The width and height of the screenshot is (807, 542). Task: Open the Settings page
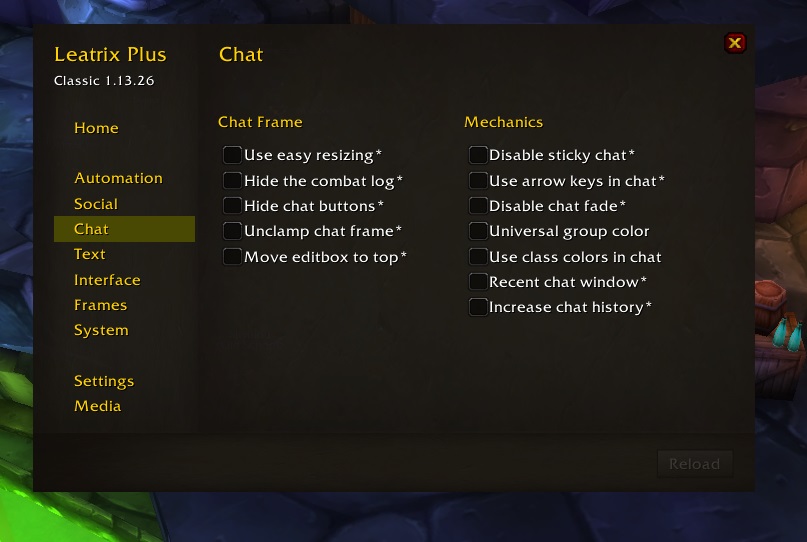coord(104,381)
